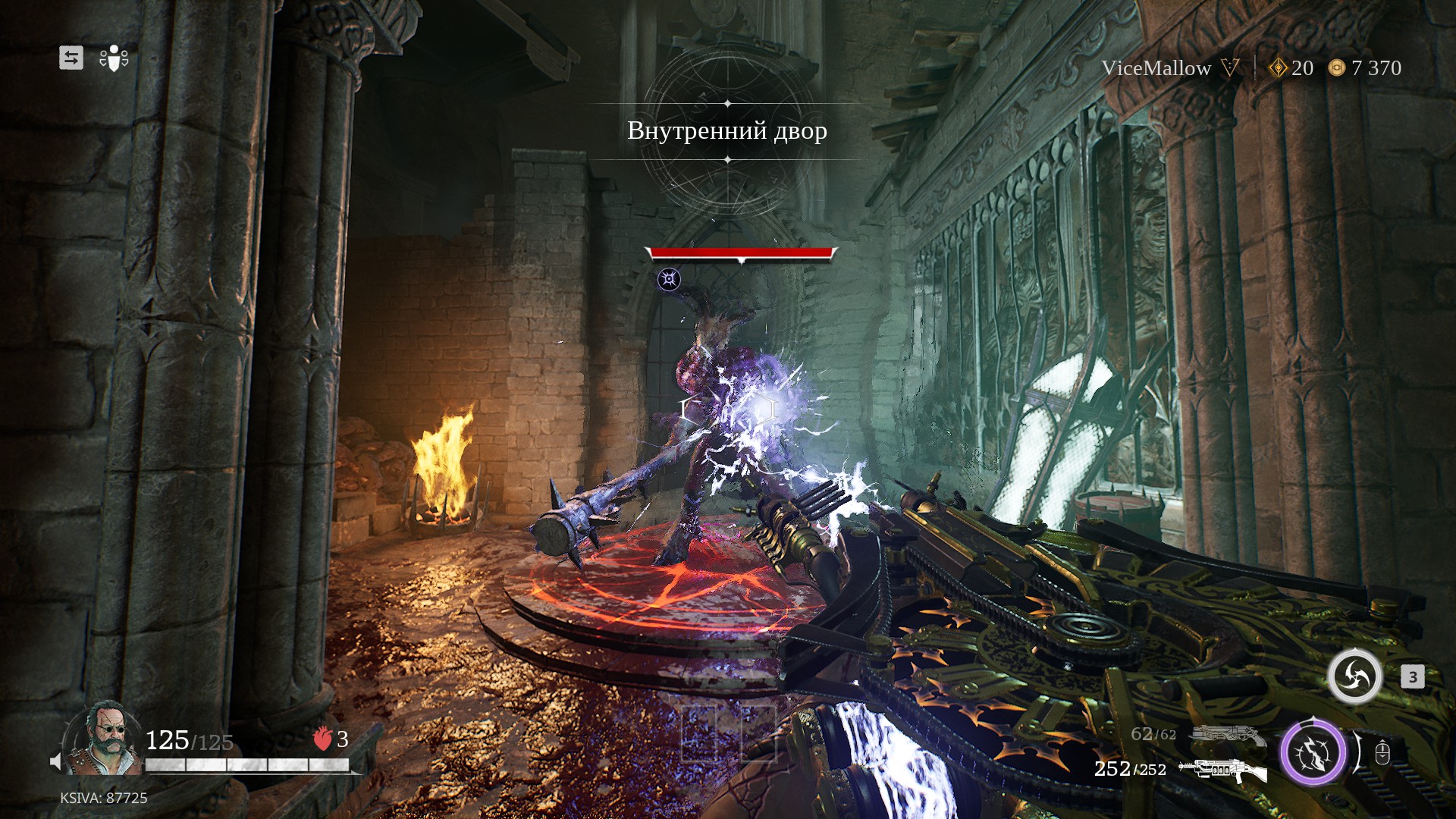Select the rifle weapon icon
This screenshot has height=819, width=1456.
(1222, 770)
